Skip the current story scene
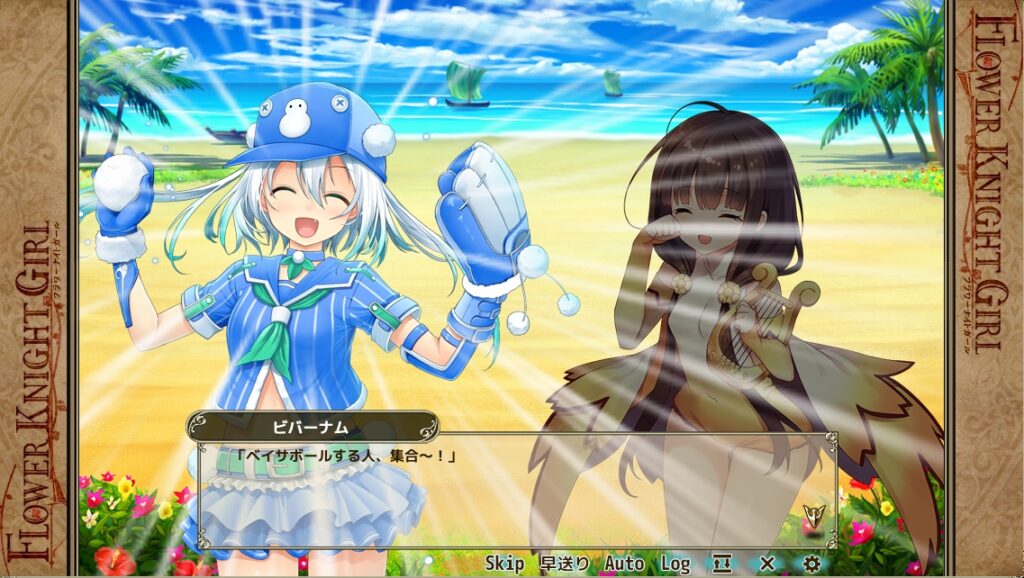 pos(504,564)
